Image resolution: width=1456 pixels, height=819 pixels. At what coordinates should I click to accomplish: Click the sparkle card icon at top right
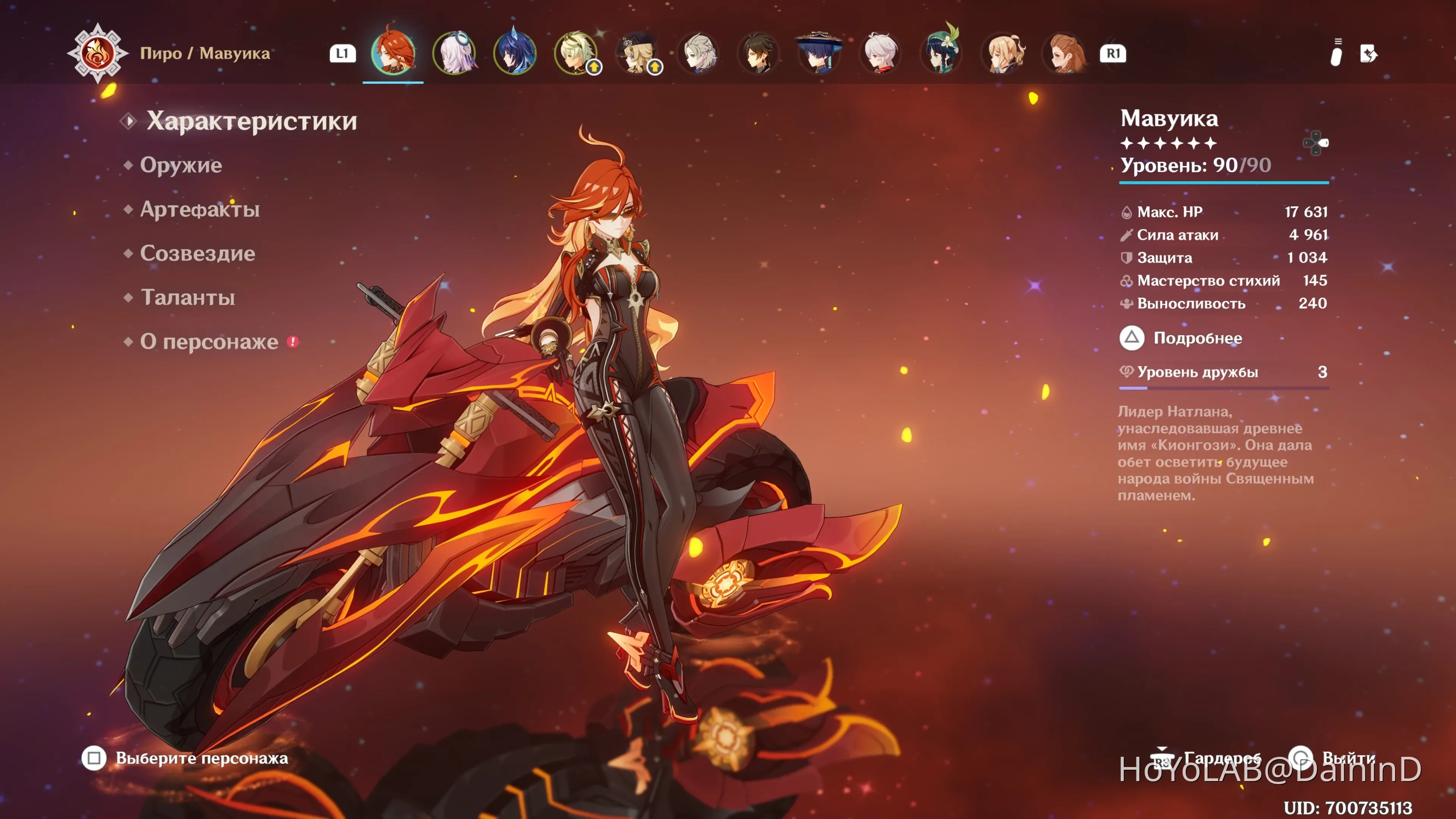(x=1368, y=54)
